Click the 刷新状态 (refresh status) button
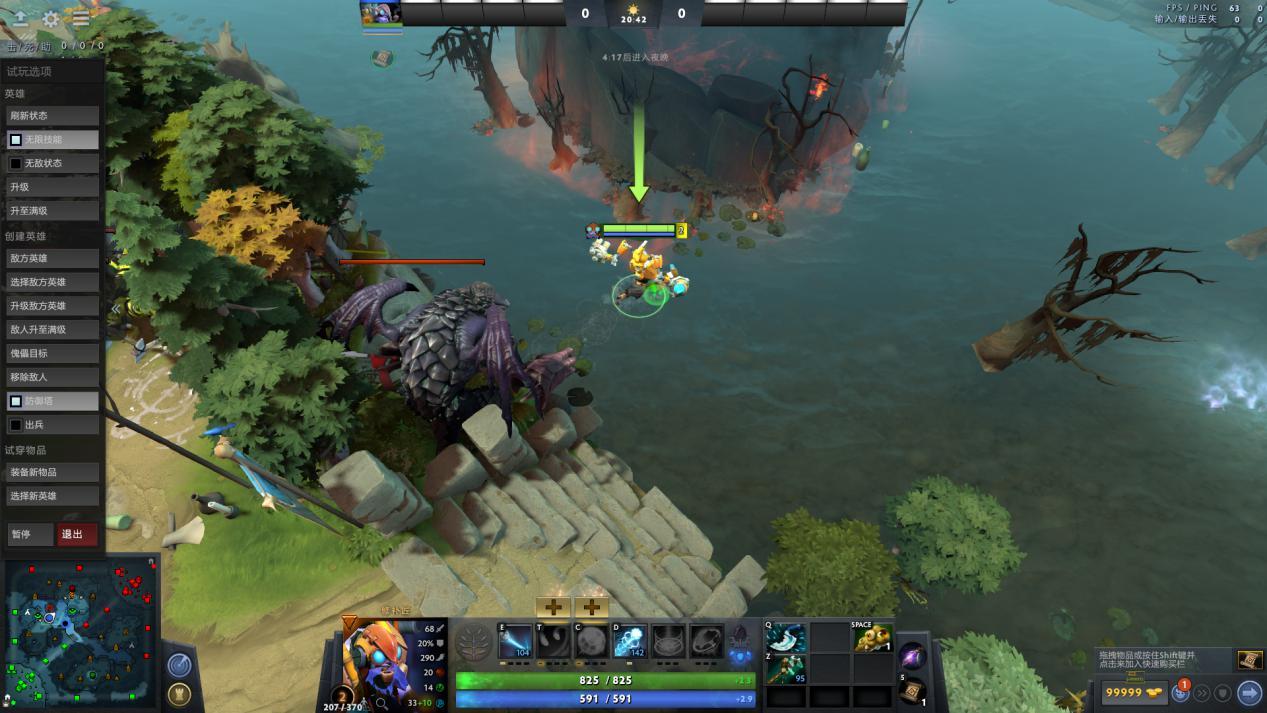This screenshot has width=1267, height=713. coord(53,116)
